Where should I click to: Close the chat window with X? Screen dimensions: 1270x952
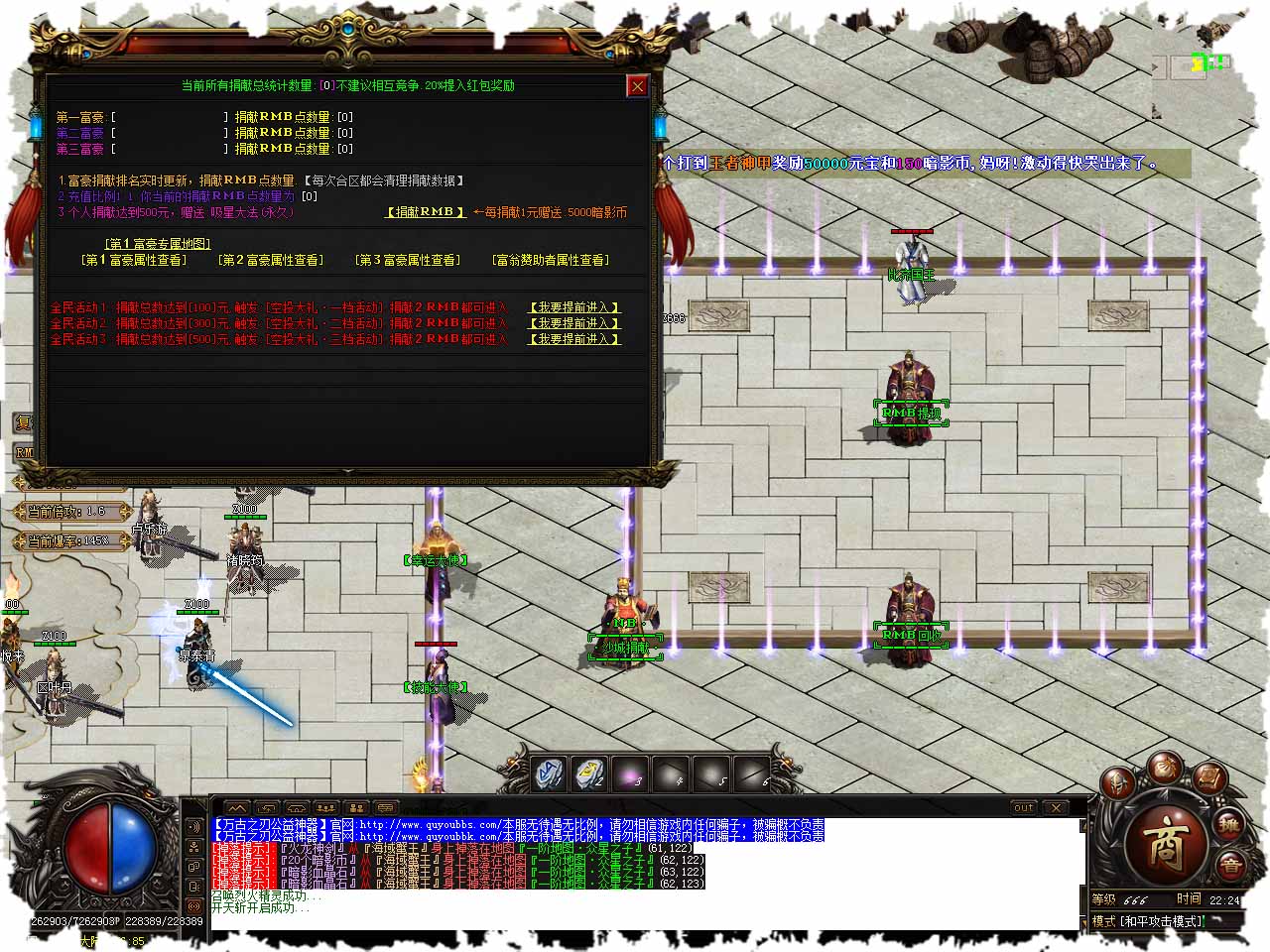(1057, 808)
